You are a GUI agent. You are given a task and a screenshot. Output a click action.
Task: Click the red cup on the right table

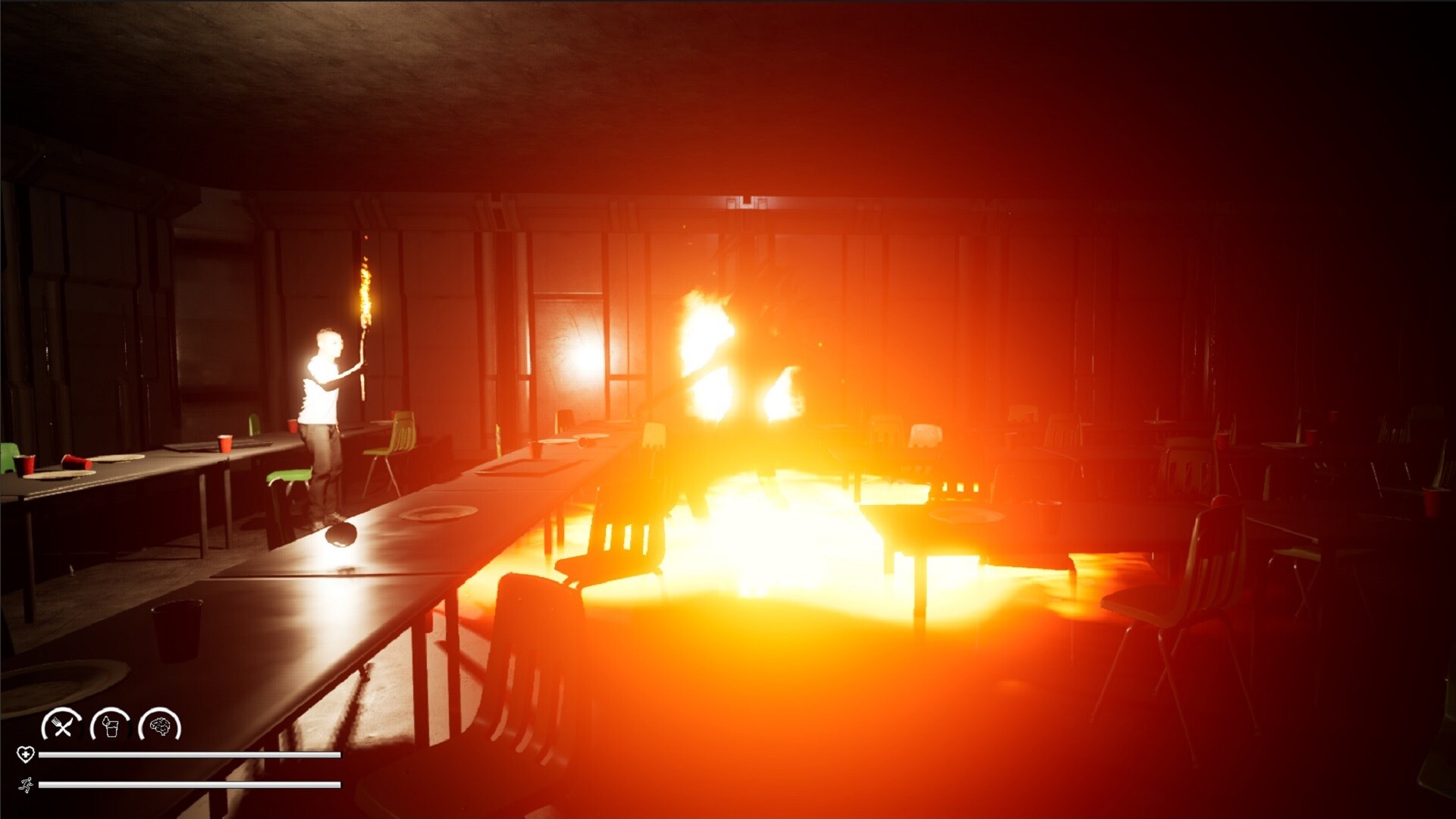coord(1310,438)
